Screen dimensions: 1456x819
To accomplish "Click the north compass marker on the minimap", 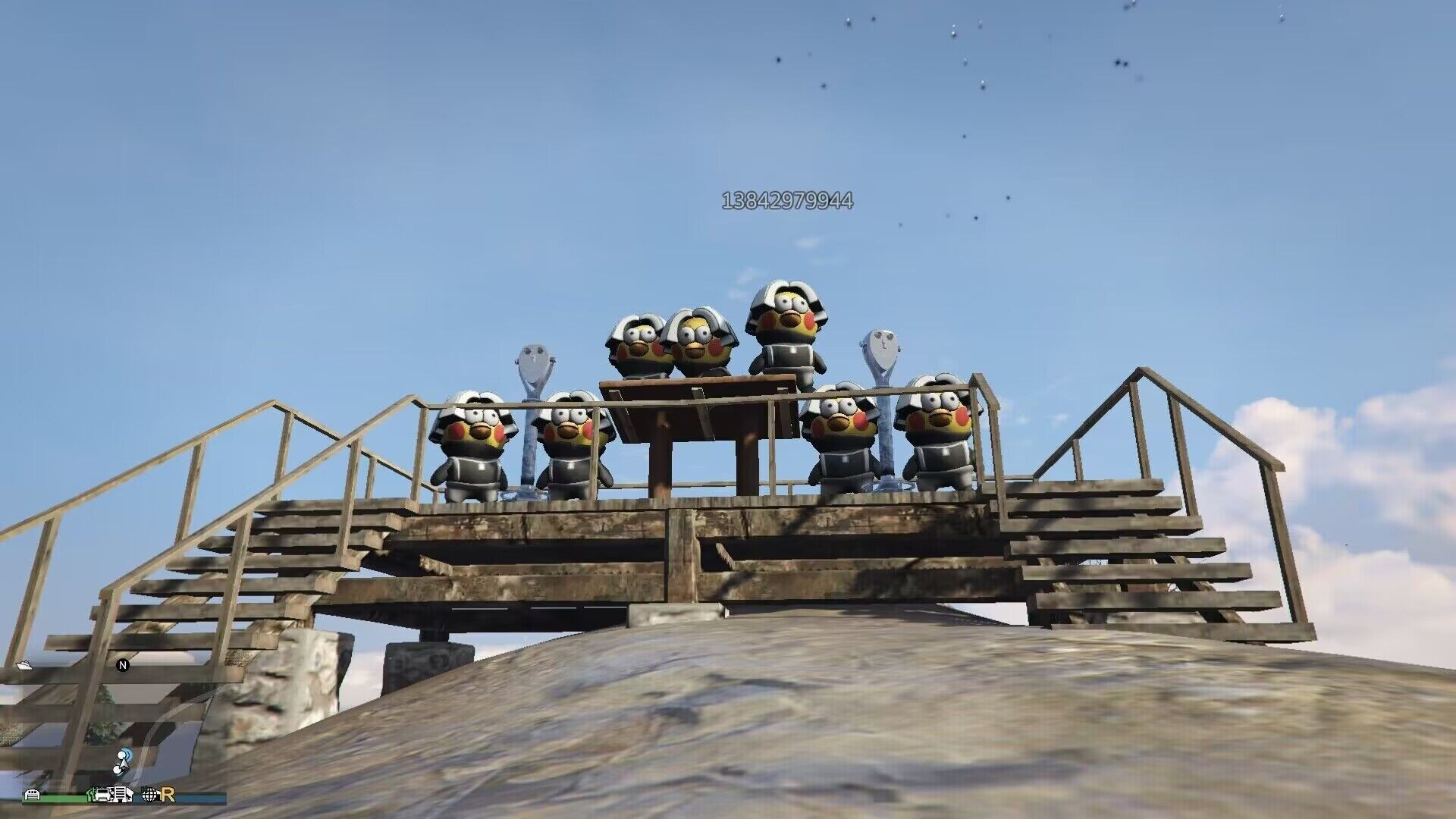I will click(x=123, y=665).
